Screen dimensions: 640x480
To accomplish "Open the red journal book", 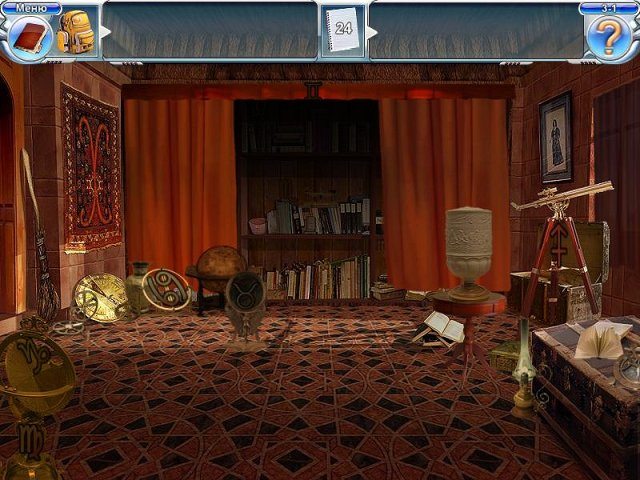I will coord(30,39).
